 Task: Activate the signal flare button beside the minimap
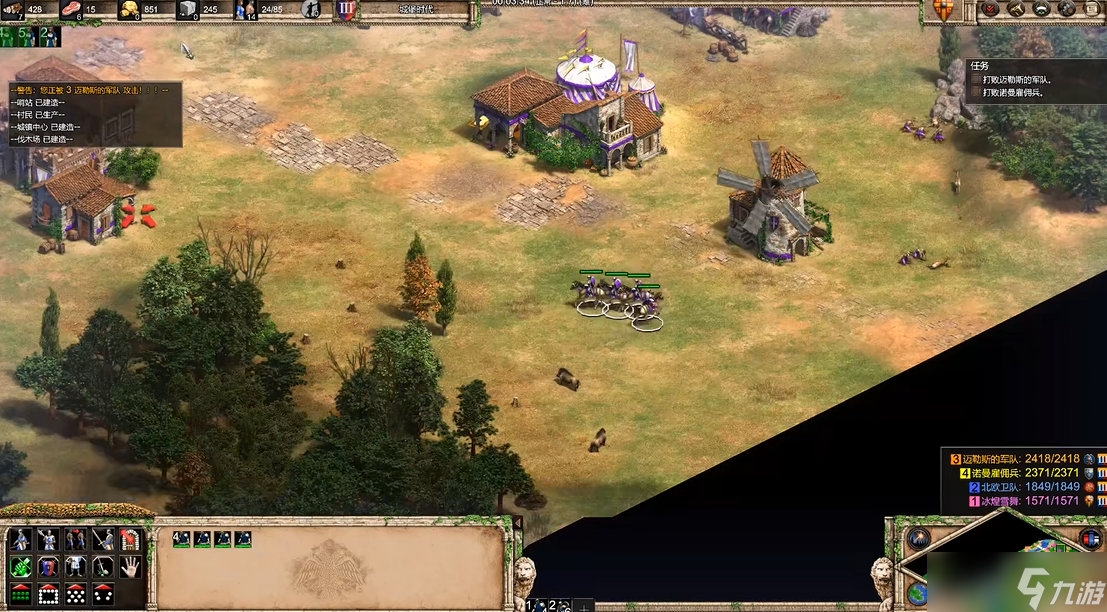pos(917,538)
